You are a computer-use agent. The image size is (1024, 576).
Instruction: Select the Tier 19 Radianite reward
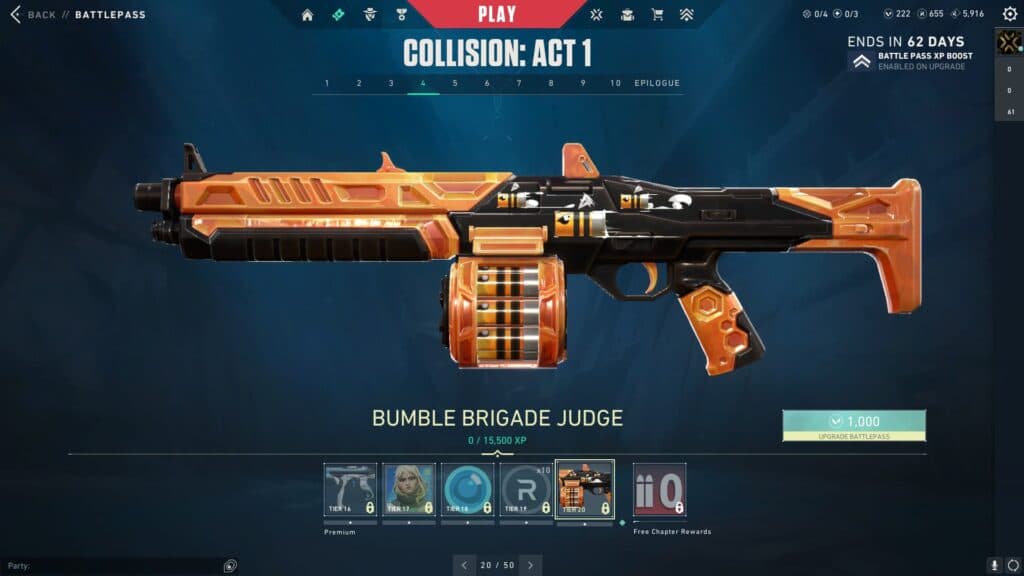click(526, 489)
